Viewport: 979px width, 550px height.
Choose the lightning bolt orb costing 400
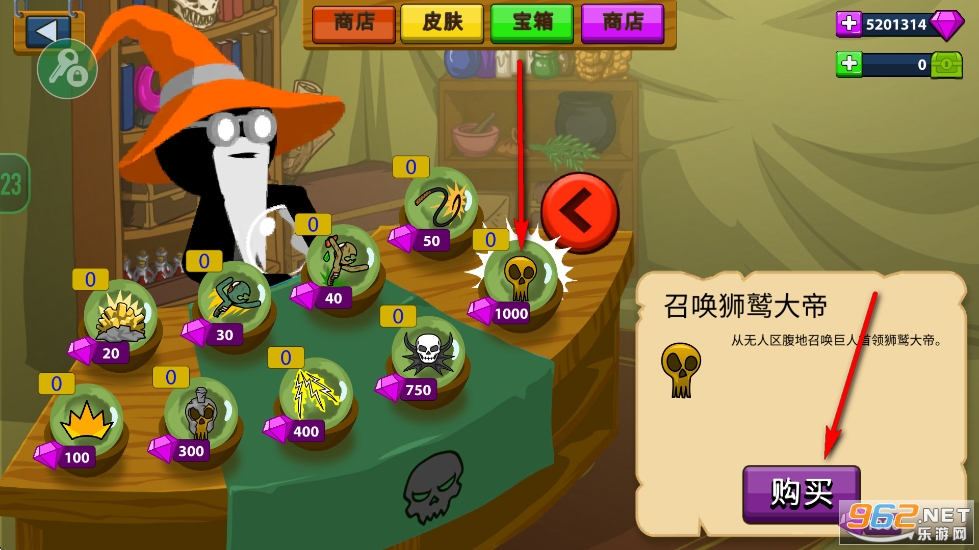coord(313,391)
